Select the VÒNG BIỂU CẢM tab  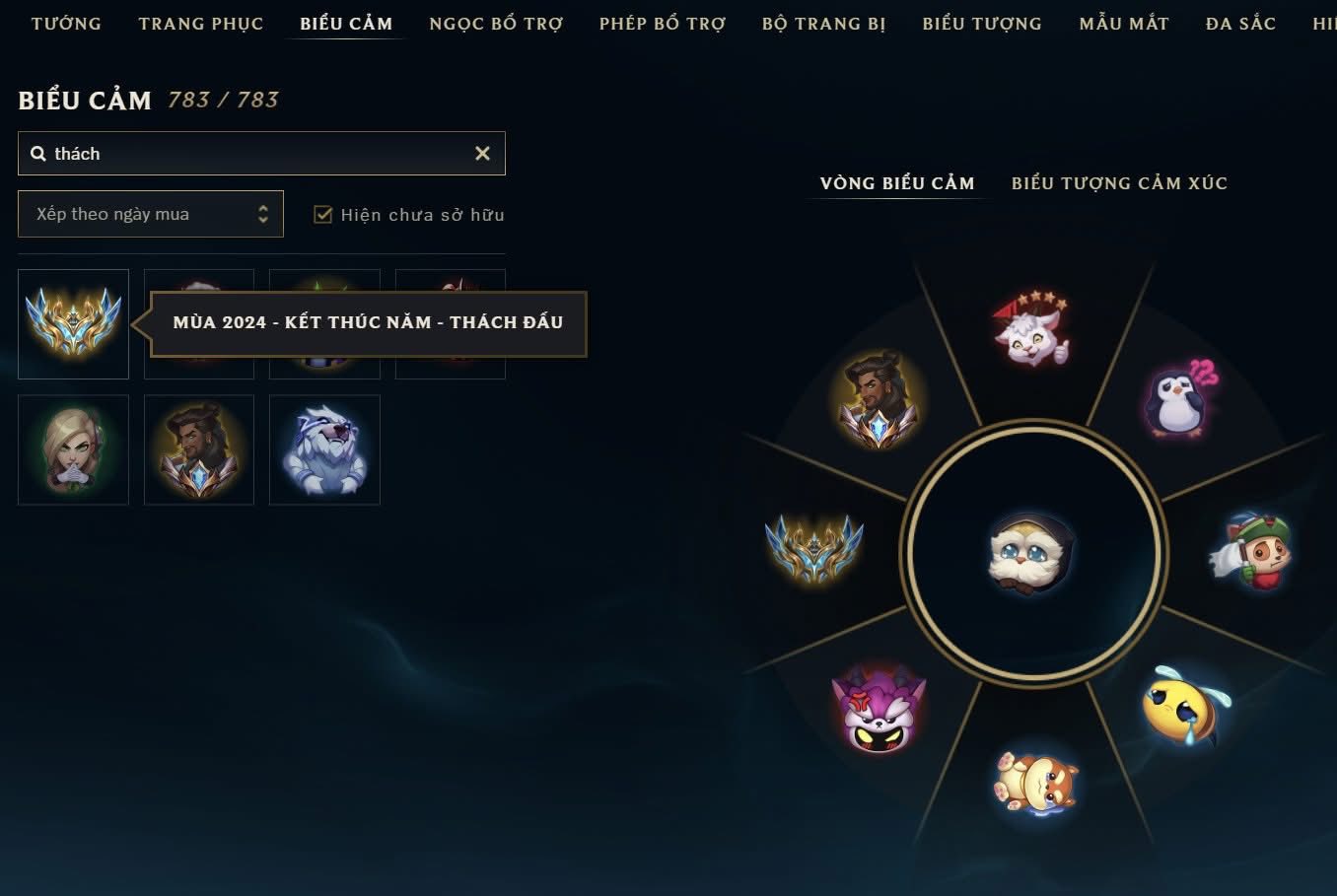point(895,182)
